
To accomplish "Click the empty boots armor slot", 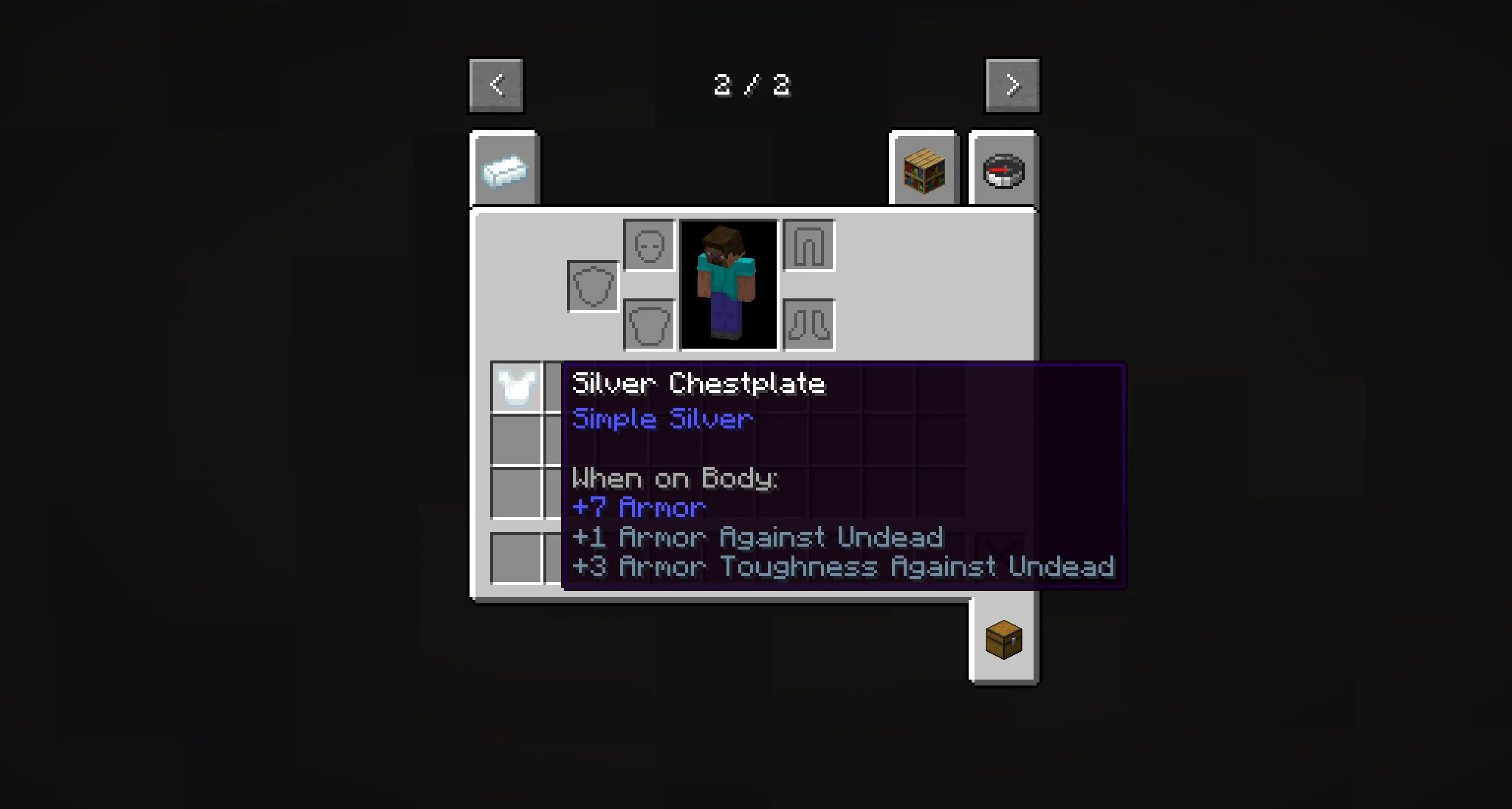I will point(808,324).
